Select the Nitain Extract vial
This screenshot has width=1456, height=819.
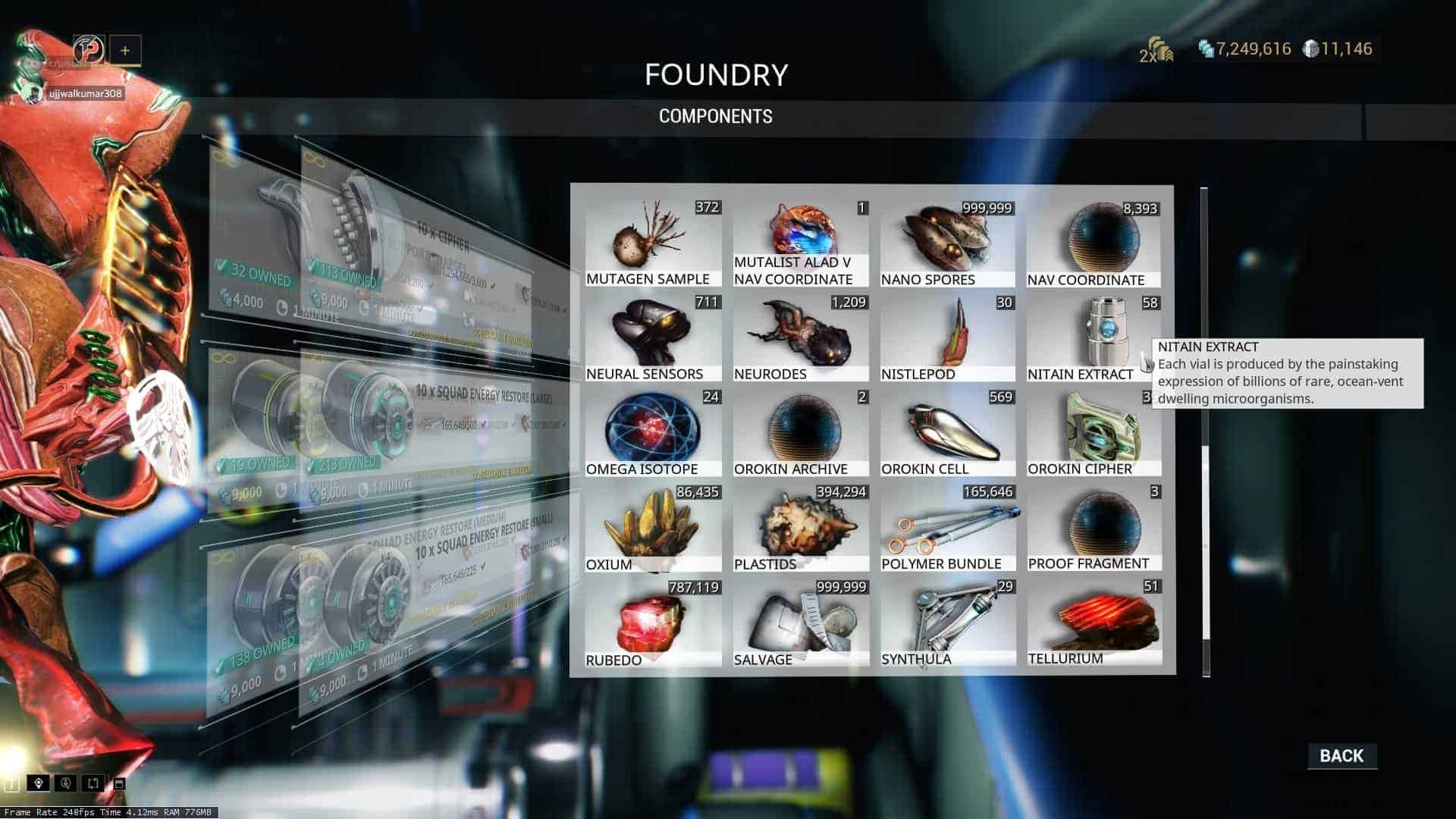tap(1094, 337)
